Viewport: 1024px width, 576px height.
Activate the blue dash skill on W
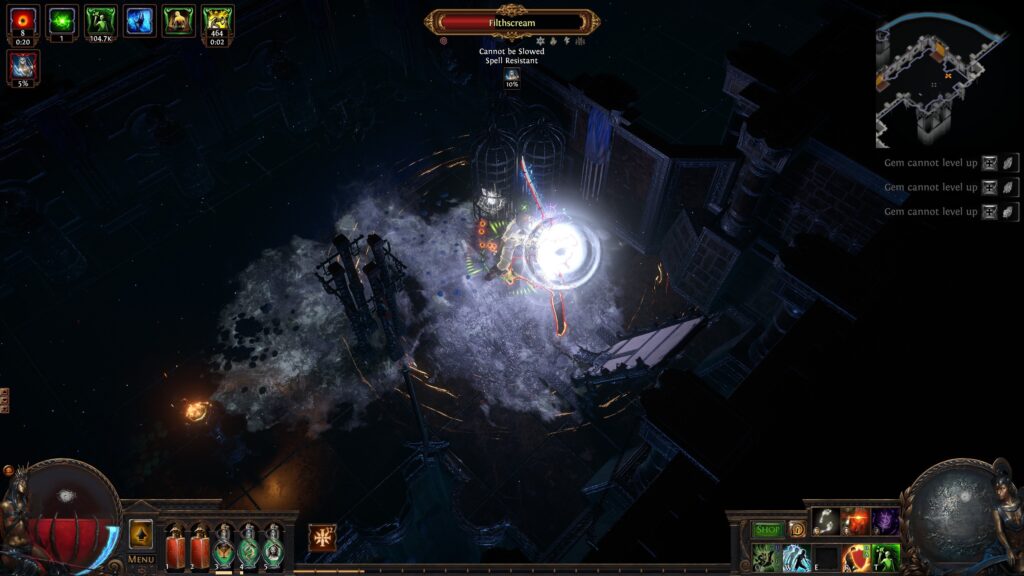point(797,557)
